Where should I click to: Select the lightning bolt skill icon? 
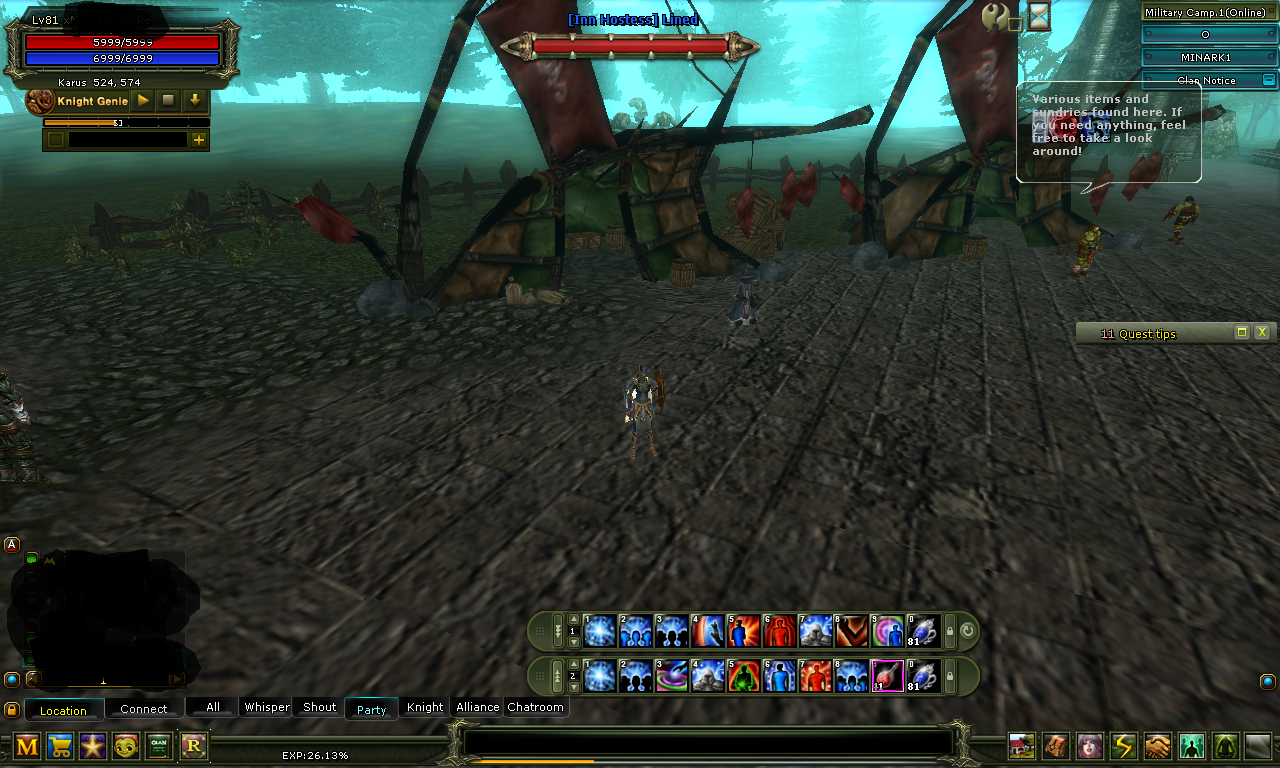(1122, 745)
